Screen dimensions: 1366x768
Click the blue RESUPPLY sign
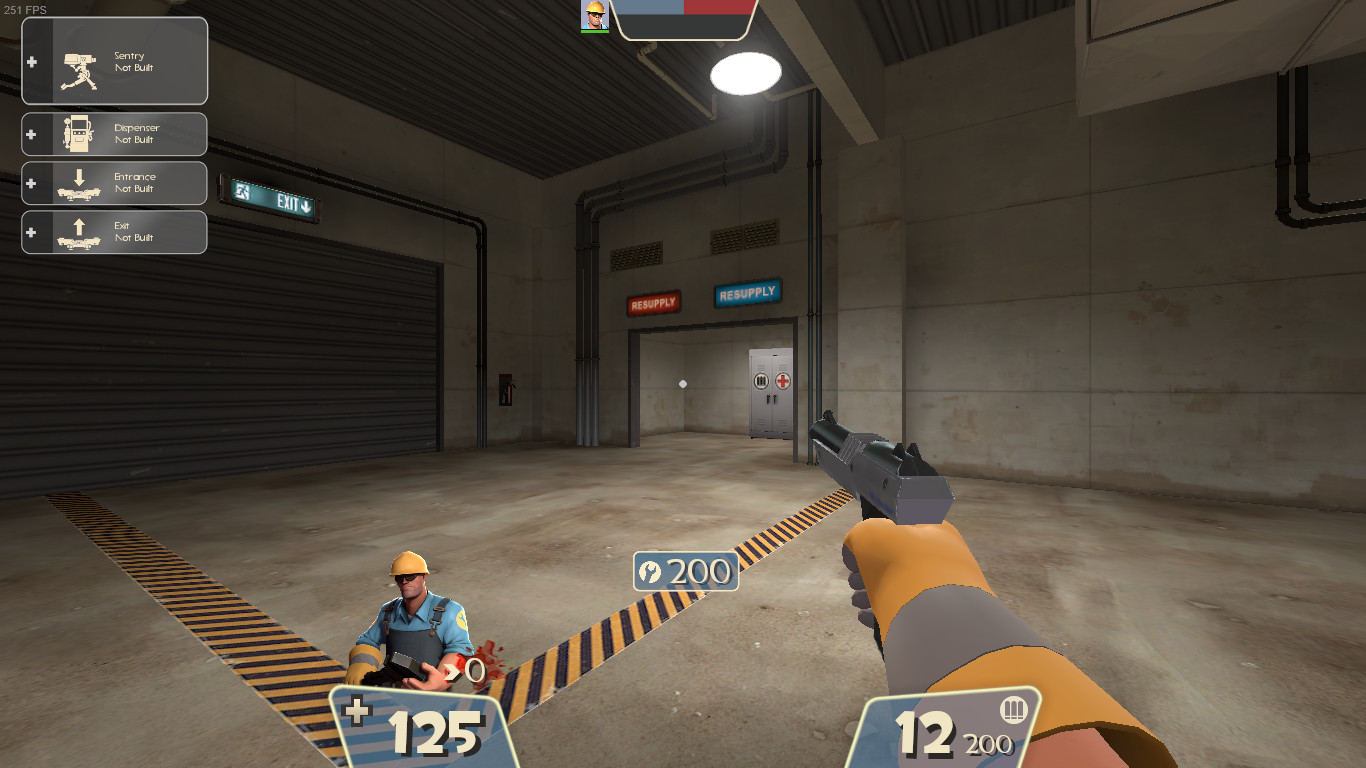pos(747,294)
